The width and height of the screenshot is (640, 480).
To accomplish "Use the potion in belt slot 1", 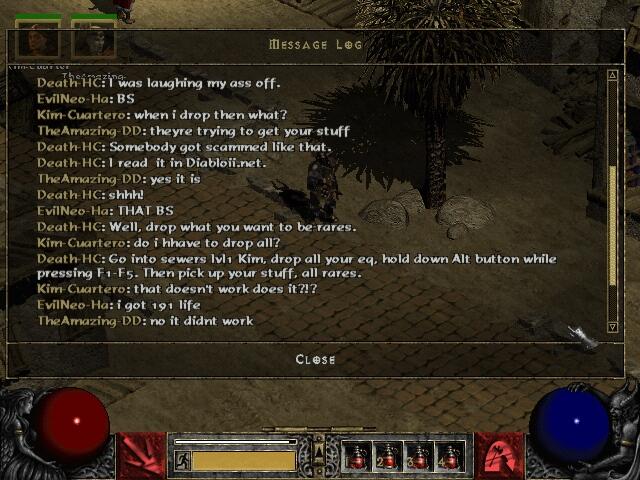I will coord(358,457).
